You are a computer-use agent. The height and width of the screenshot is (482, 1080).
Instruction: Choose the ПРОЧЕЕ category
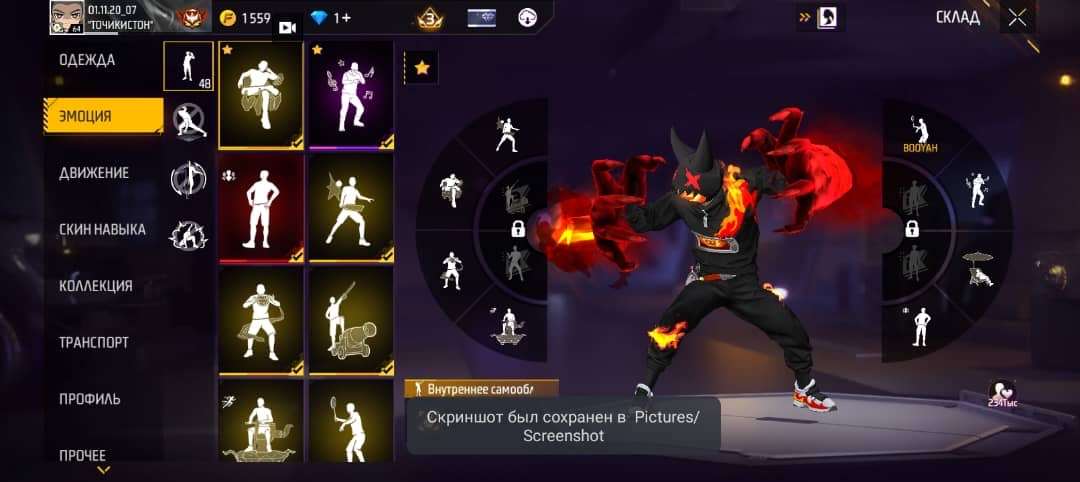(82, 455)
